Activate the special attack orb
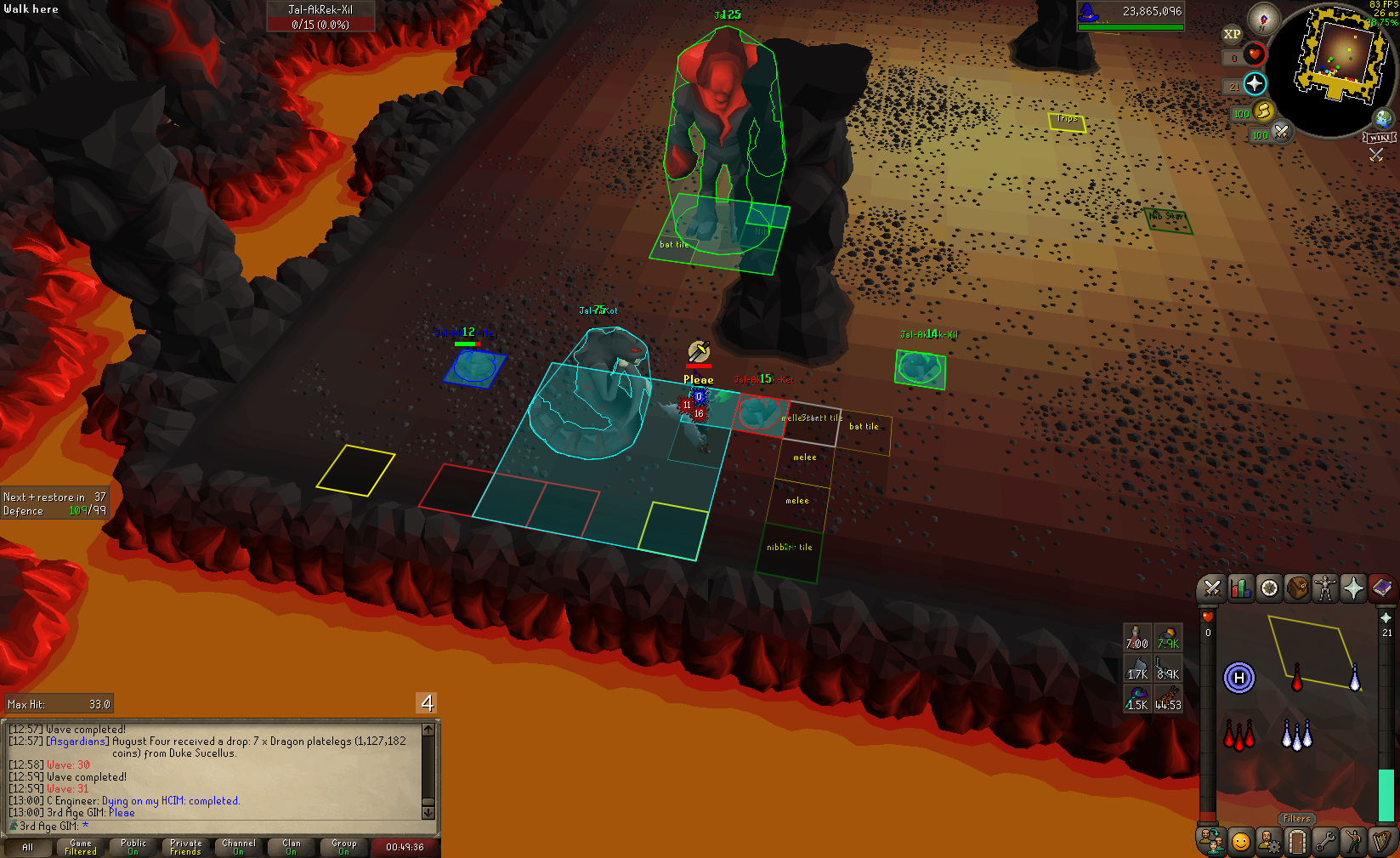This screenshot has height=858, width=1400. click(x=1281, y=132)
